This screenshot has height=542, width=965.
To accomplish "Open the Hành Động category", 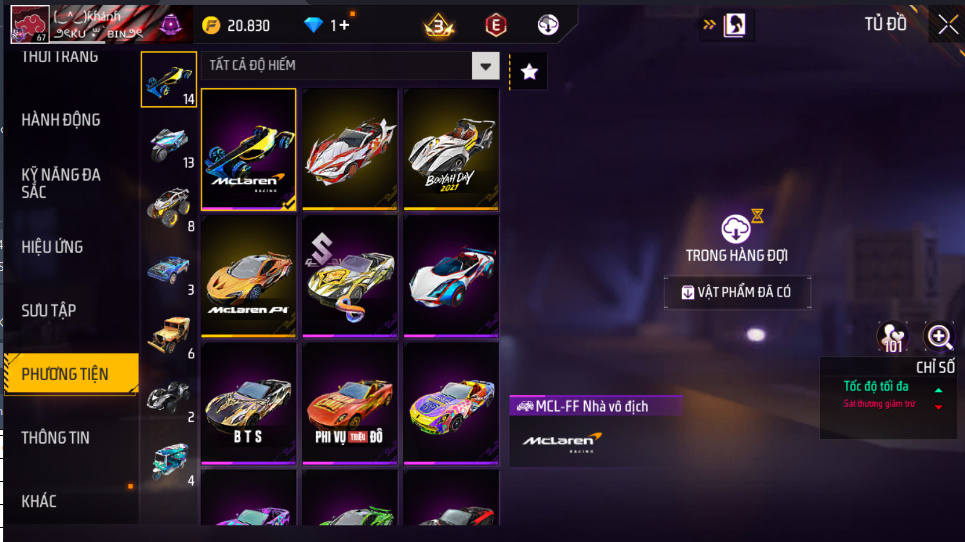I will pyautogui.click(x=61, y=120).
